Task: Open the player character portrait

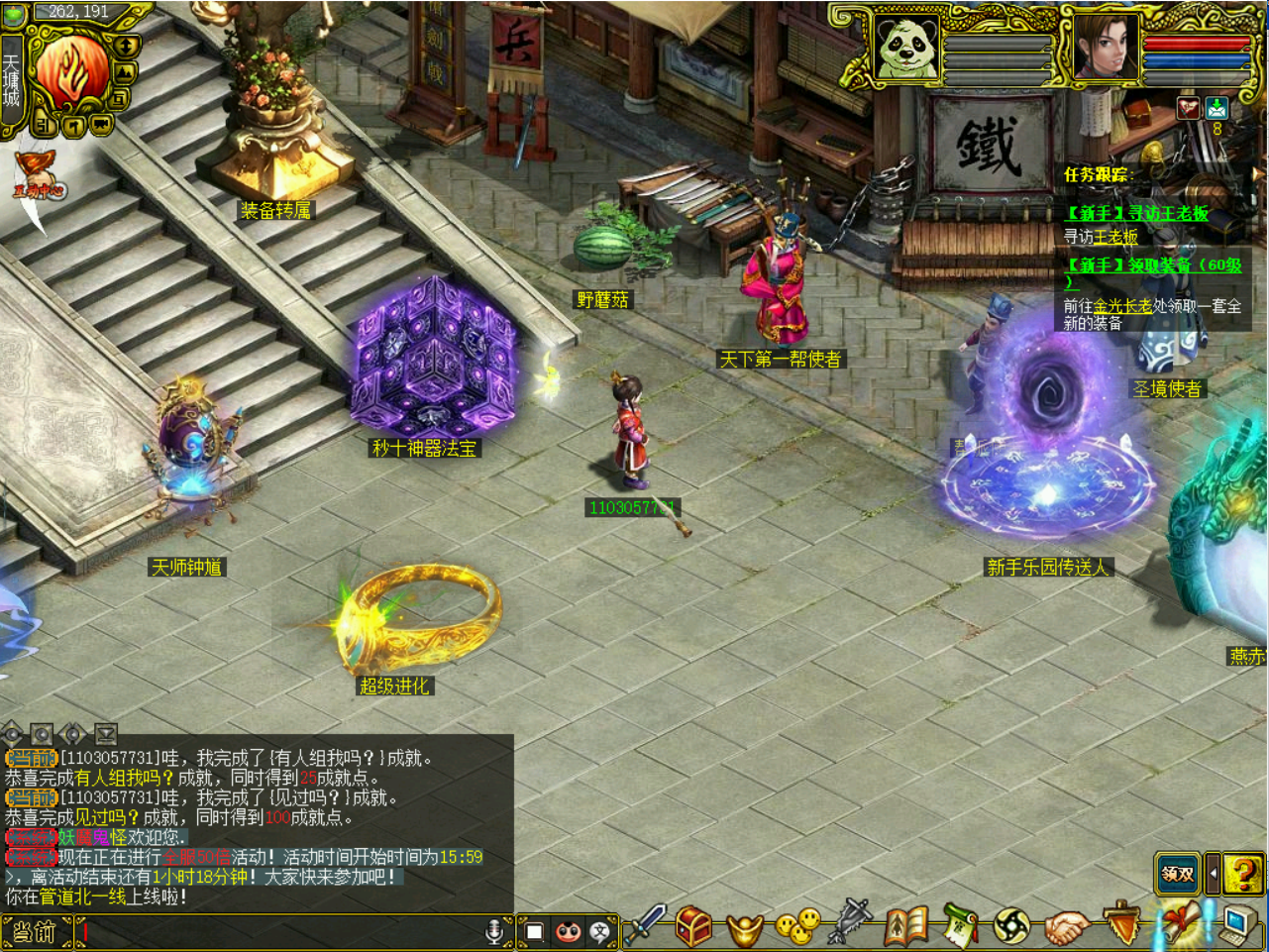Action: pos(1106,47)
